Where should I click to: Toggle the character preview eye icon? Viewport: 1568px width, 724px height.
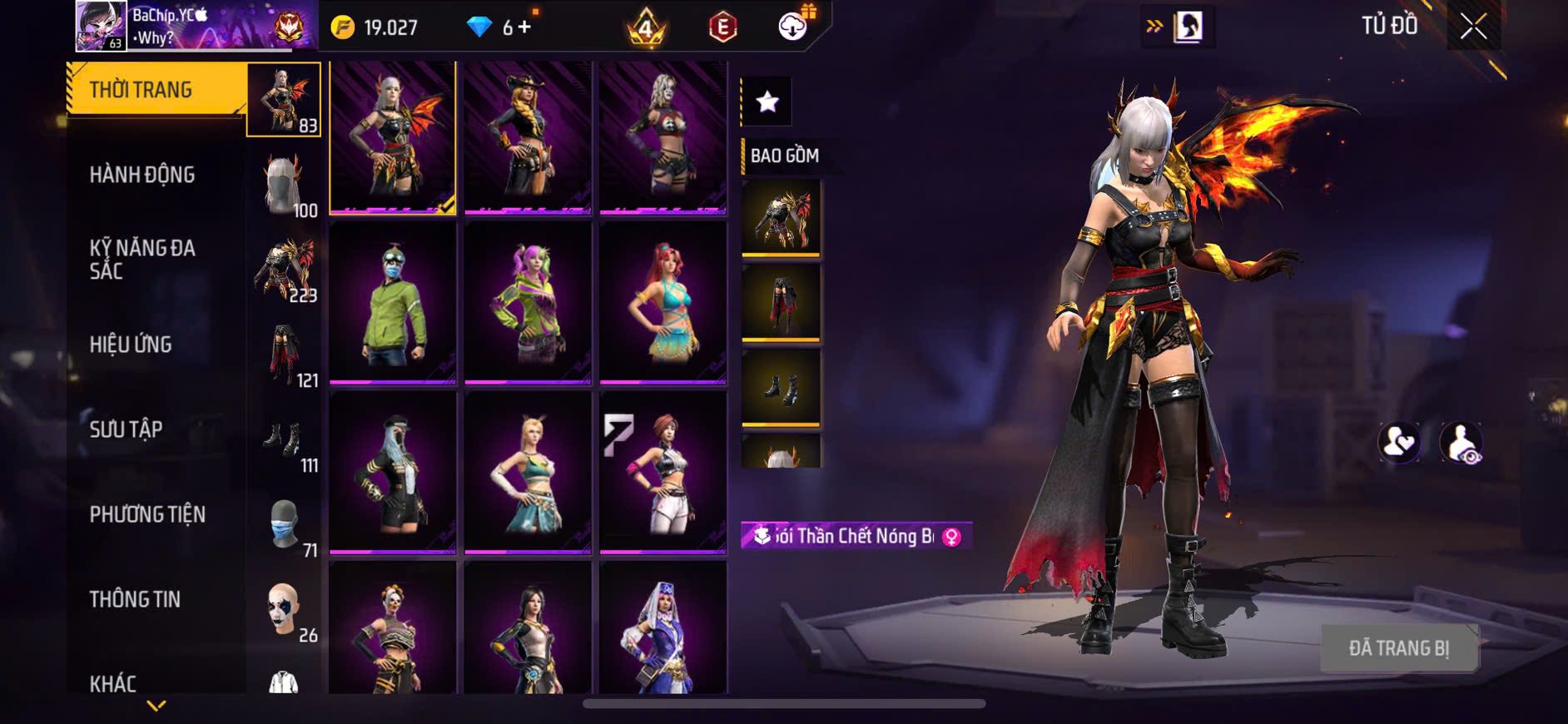[x=1461, y=443]
